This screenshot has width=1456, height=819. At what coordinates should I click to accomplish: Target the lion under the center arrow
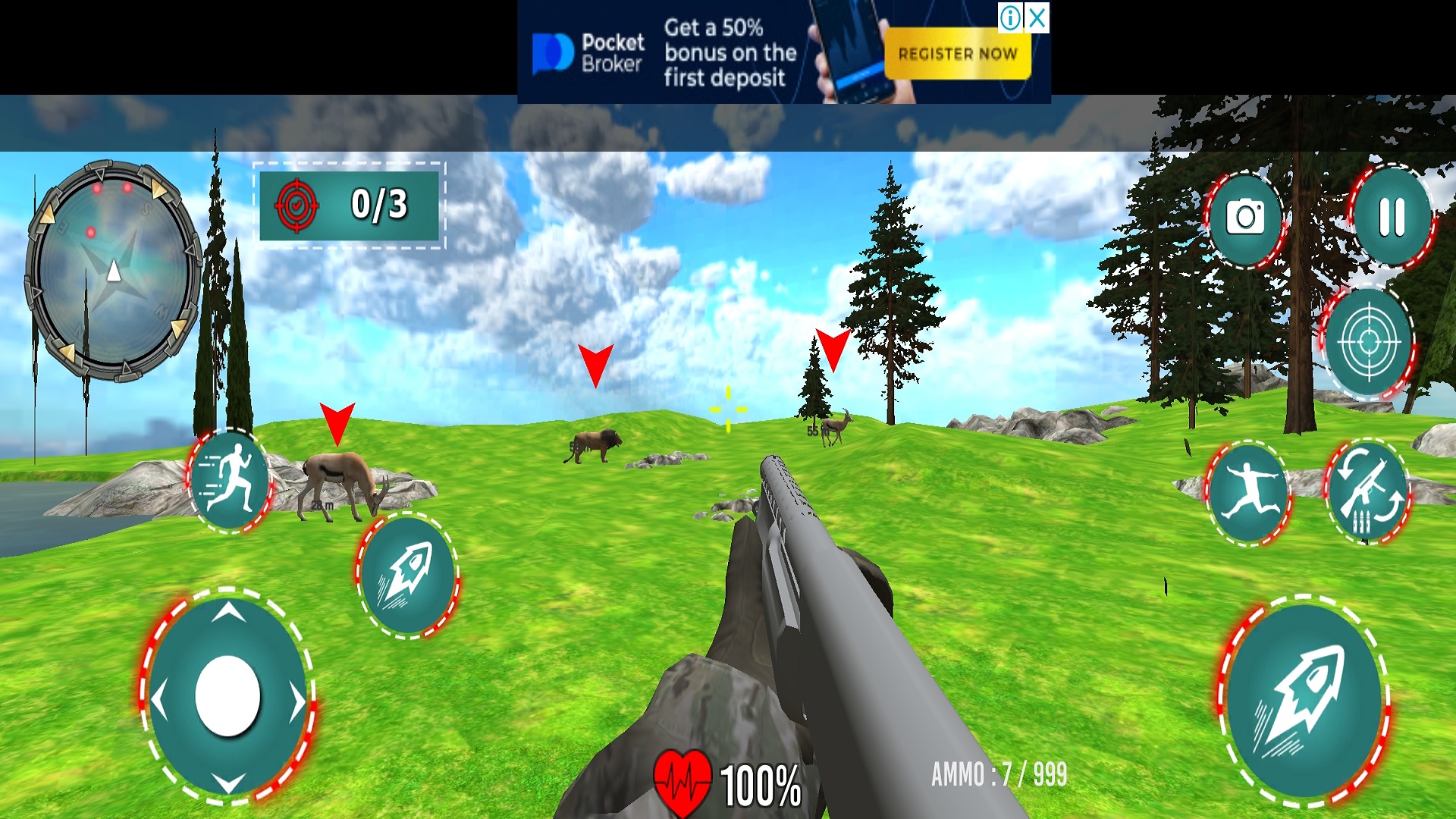pos(595,445)
